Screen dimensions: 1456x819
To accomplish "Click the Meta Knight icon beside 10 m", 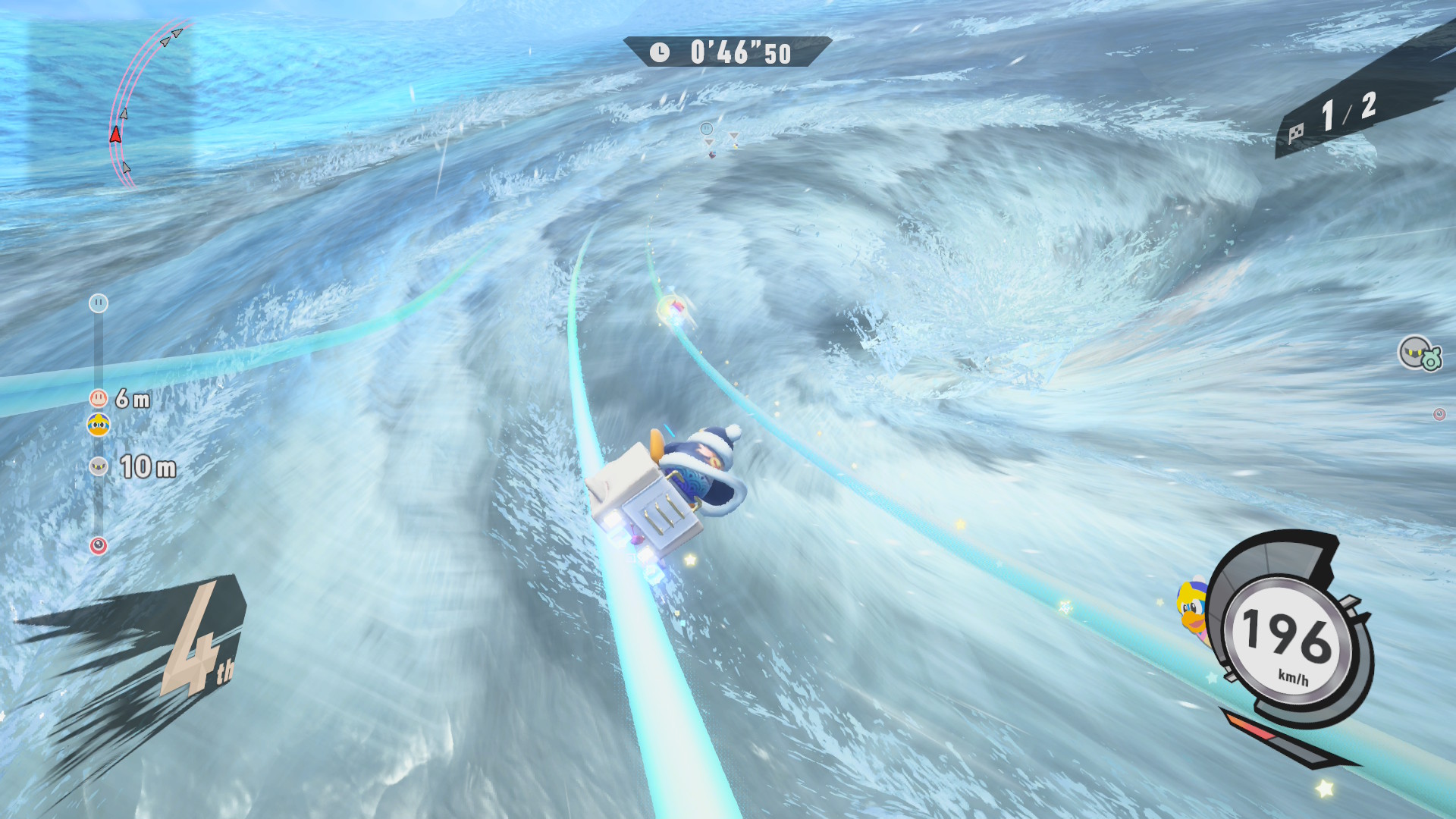I will (99, 466).
